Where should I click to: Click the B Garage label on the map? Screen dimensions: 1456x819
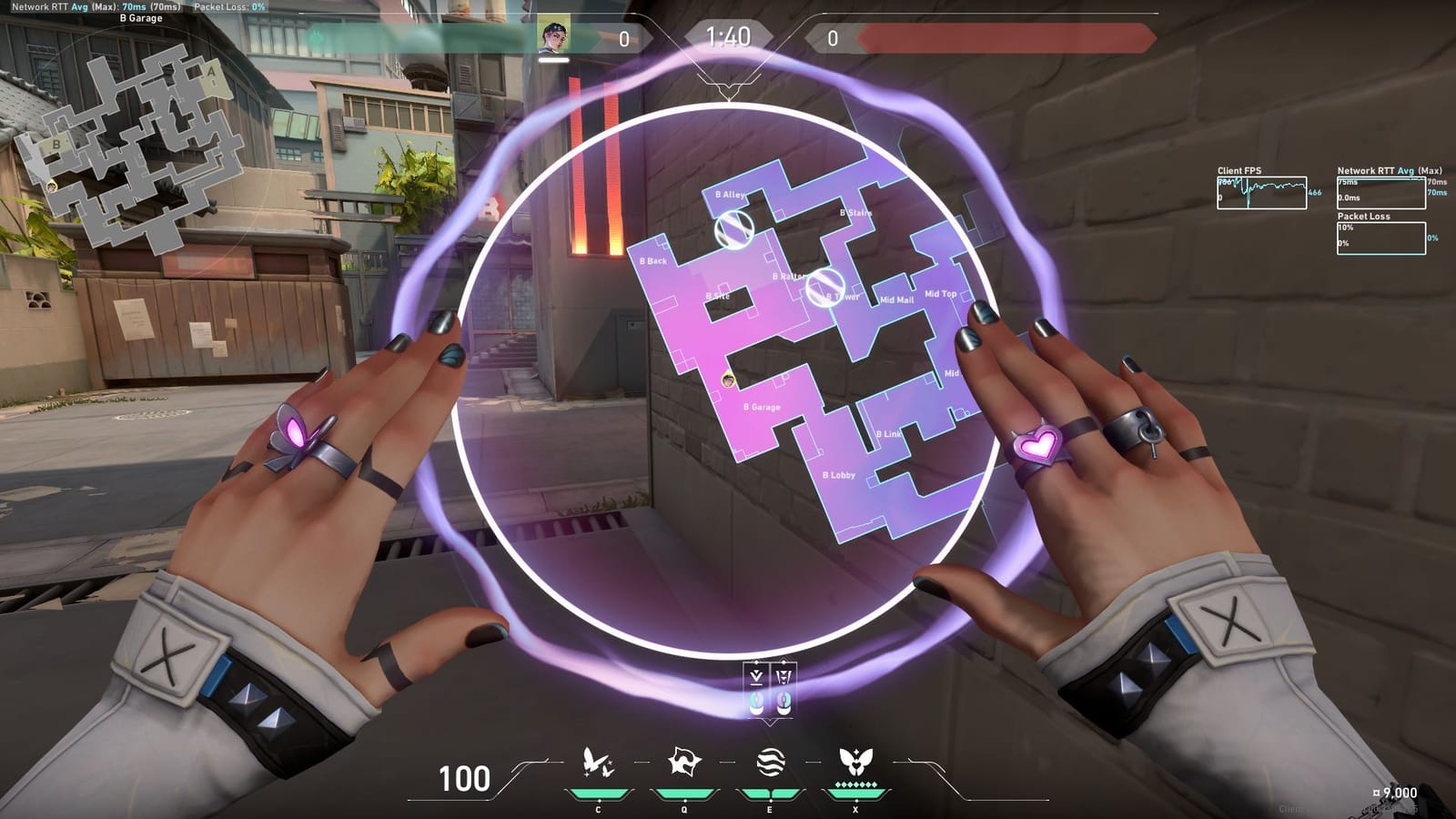[x=761, y=408]
